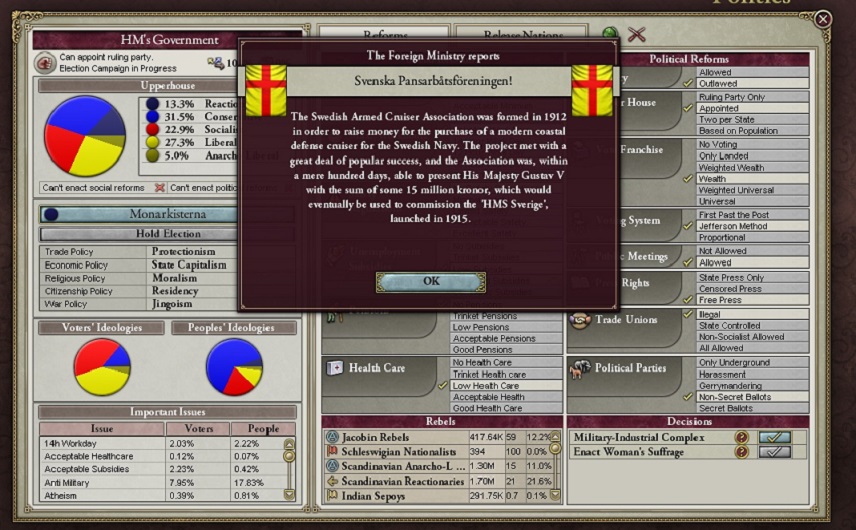
Task: Open the Release Nations tab
Action: pos(520,36)
